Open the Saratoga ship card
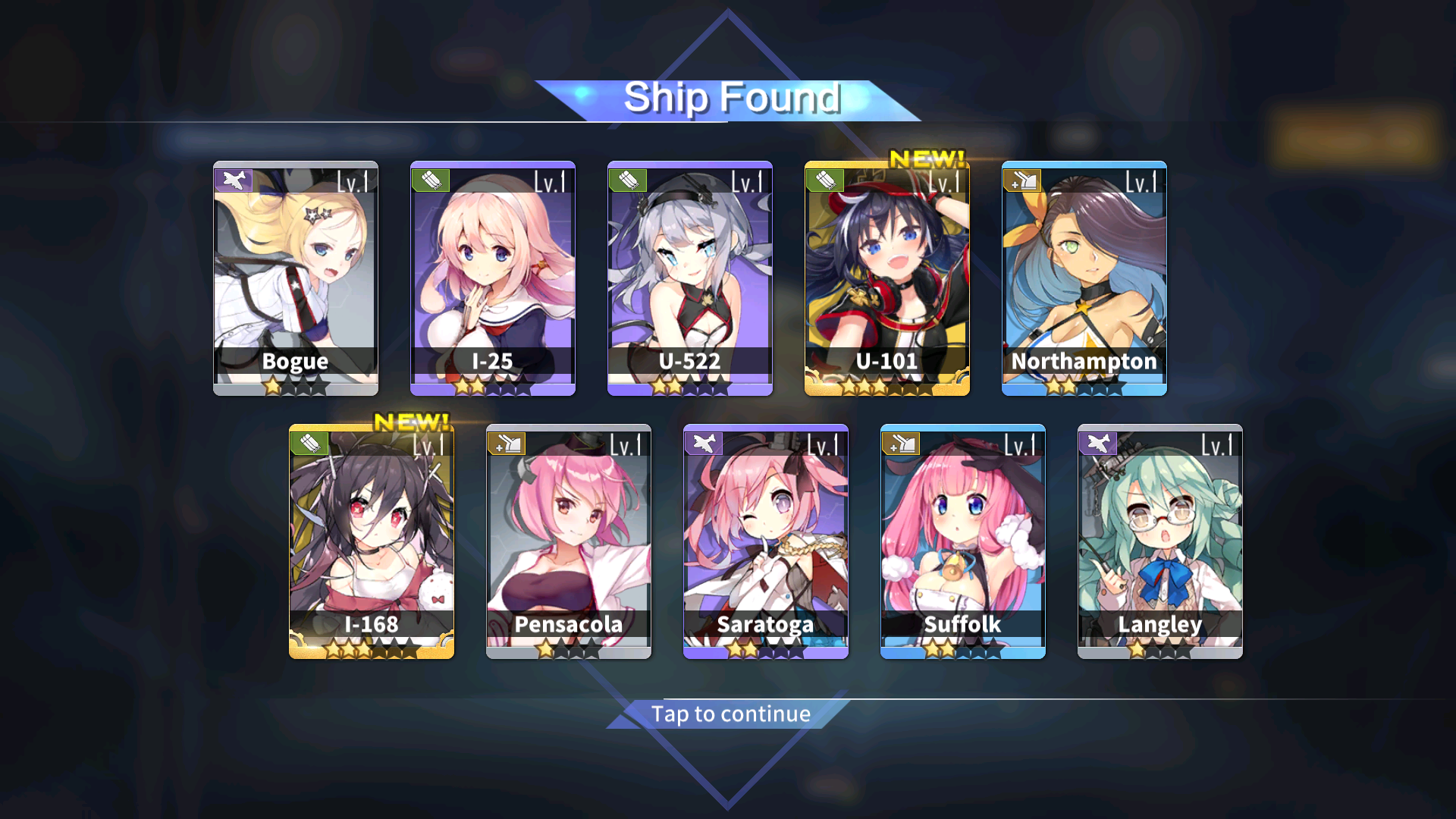 (x=766, y=541)
